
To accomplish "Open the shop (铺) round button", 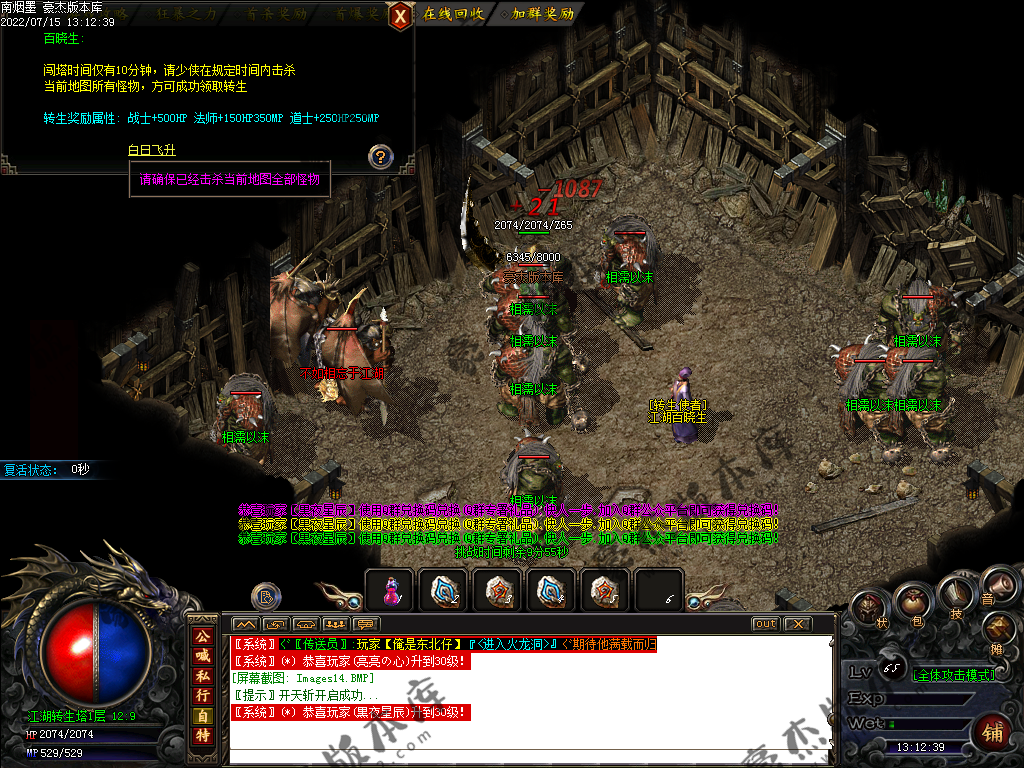I will 992,731.
